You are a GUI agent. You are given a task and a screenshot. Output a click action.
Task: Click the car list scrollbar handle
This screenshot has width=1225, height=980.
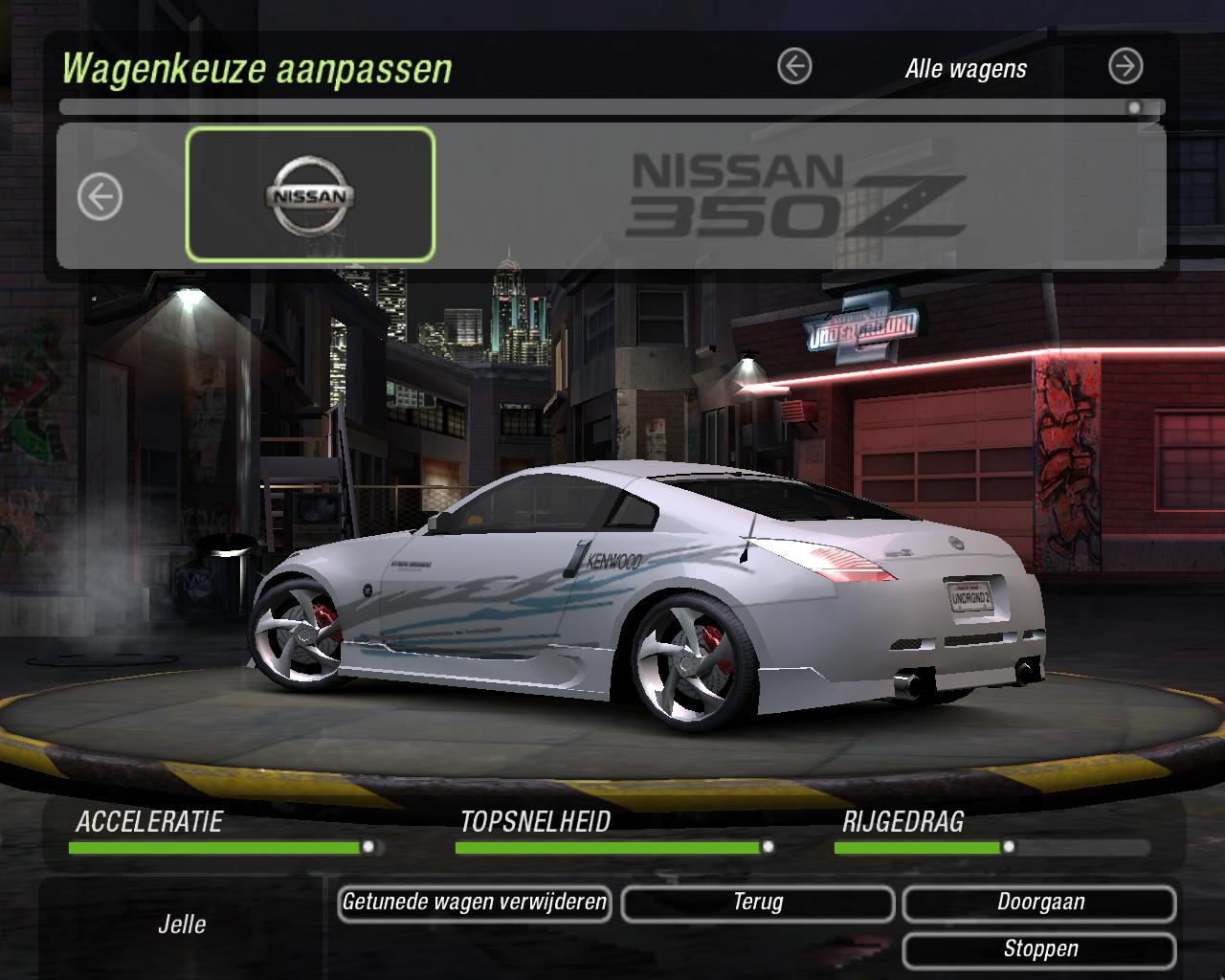[1134, 108]
